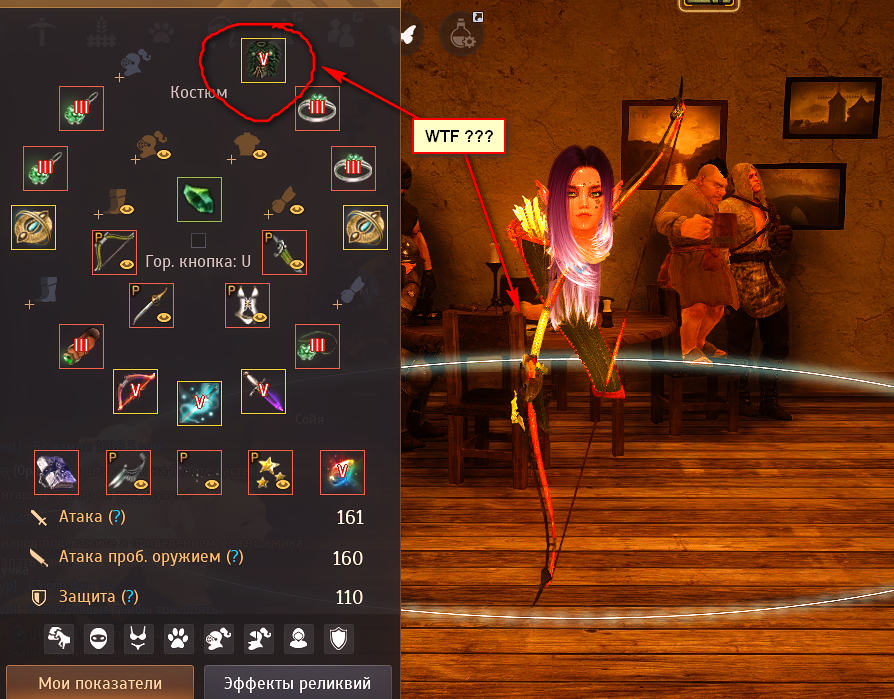This screenshot has width=894, height=699.
Task: Choose the brown belt equipment slot
Action: pos(81,346)
